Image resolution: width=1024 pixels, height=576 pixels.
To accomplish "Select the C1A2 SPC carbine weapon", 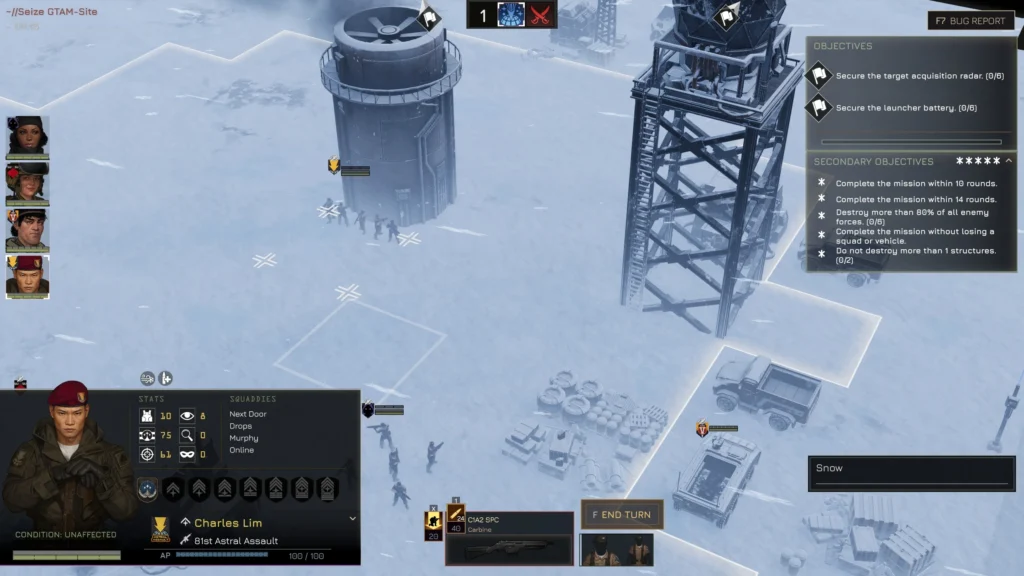I will [509, 539].
